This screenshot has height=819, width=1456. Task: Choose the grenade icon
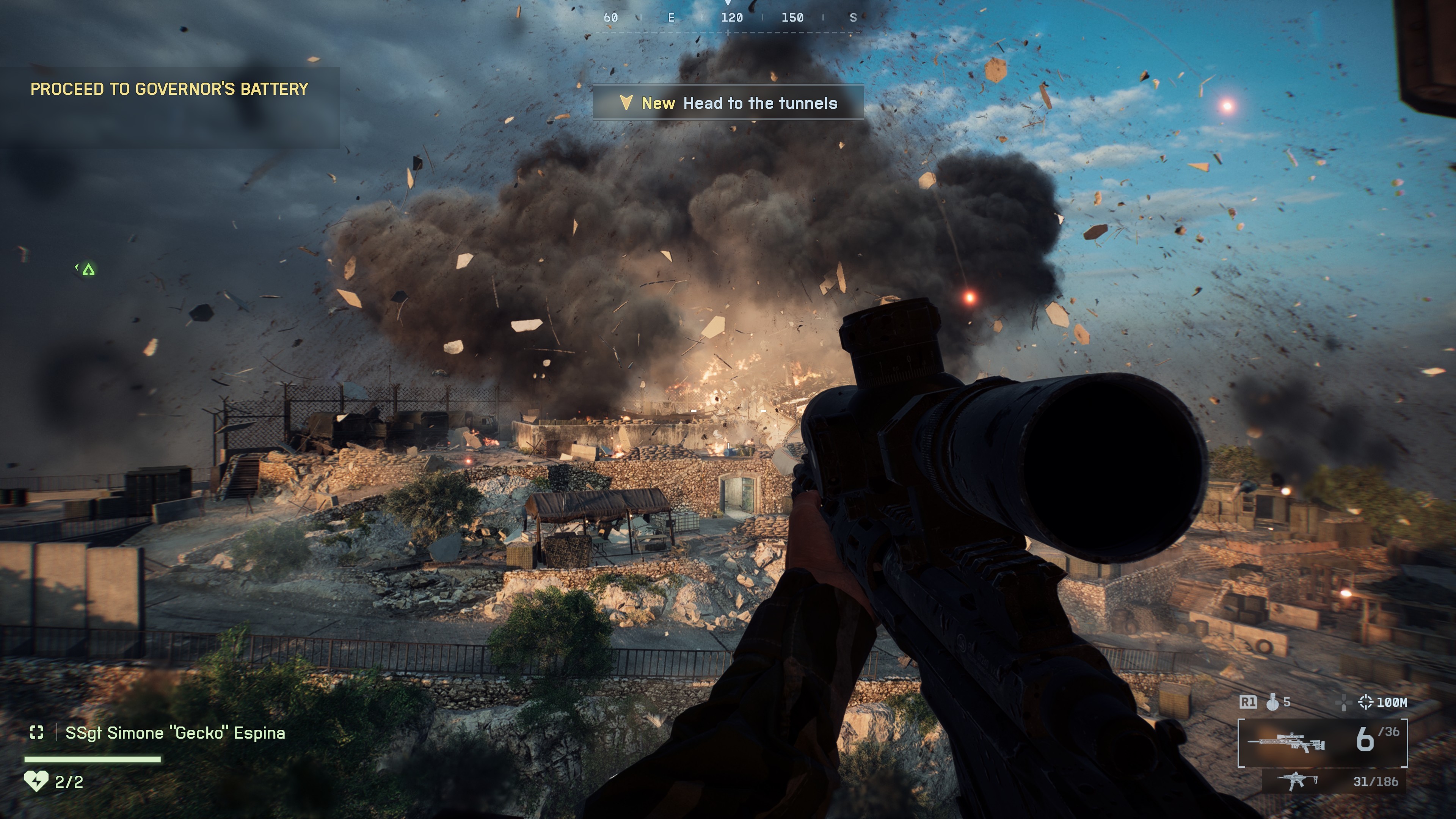click(x=1272, y=702)
